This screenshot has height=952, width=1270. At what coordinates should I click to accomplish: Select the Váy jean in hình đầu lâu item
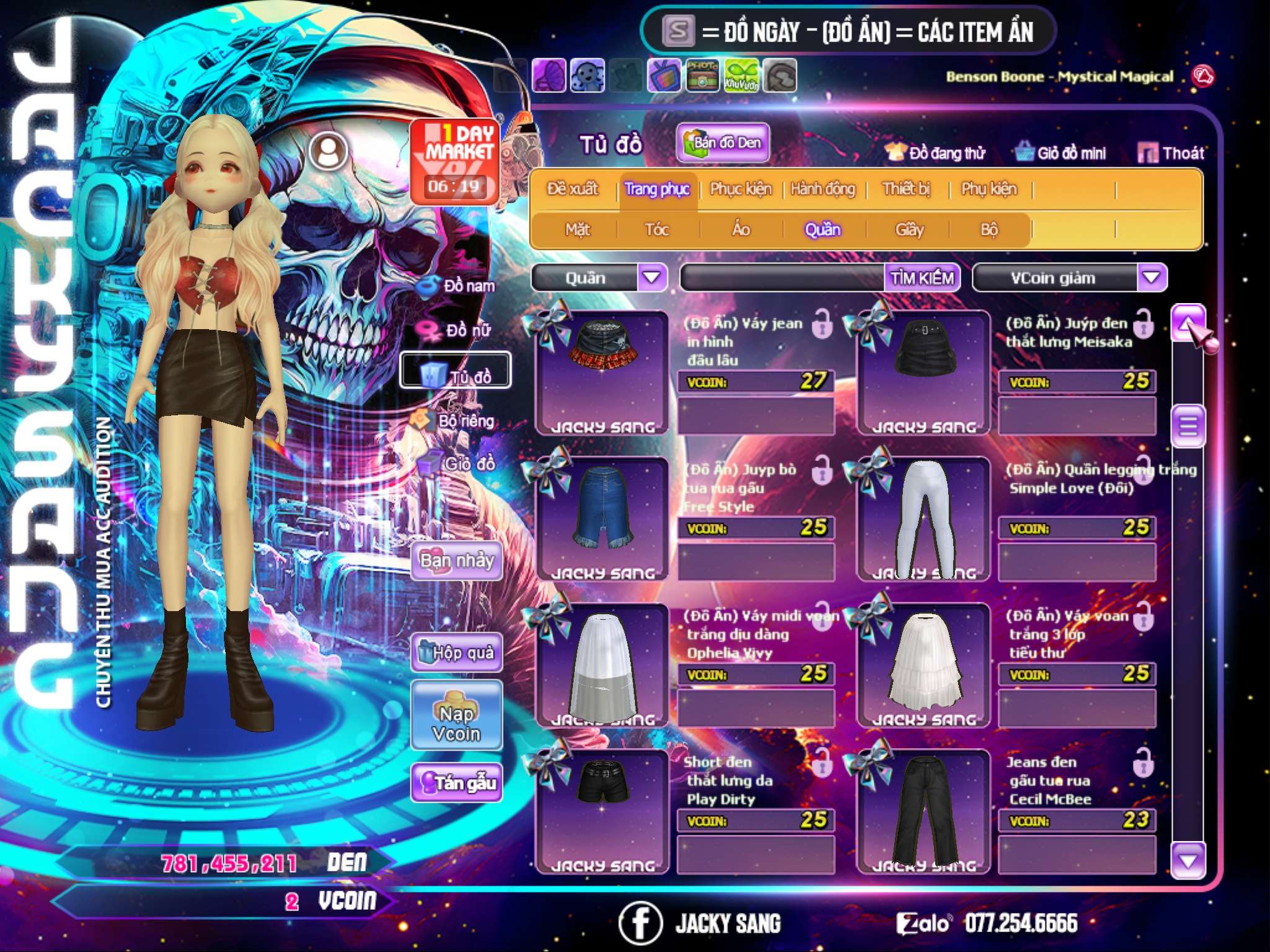[602, 372]
